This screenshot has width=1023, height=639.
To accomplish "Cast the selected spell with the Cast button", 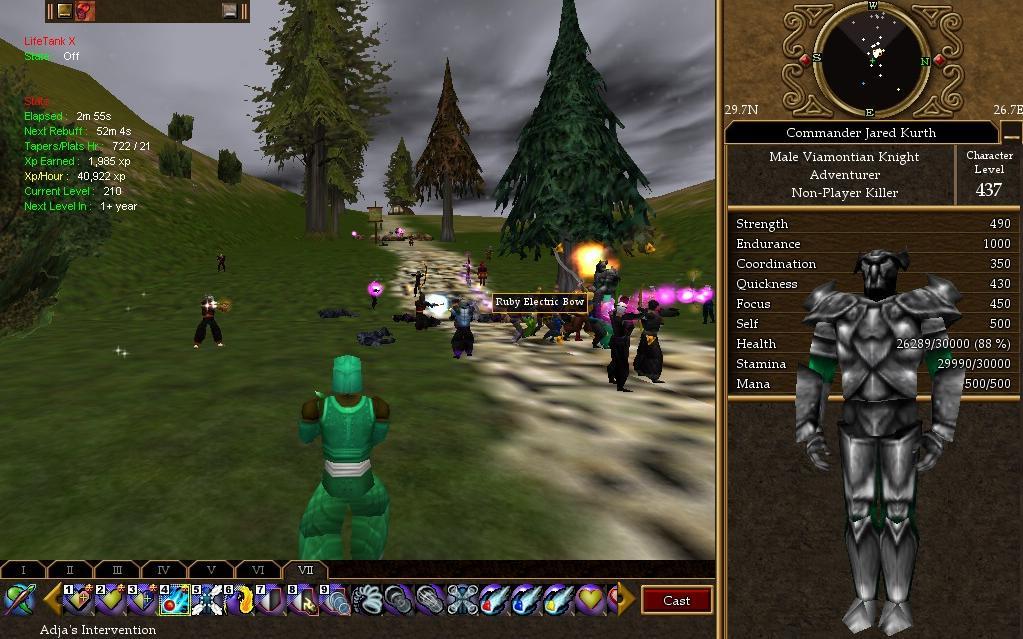I will (676, 600).
